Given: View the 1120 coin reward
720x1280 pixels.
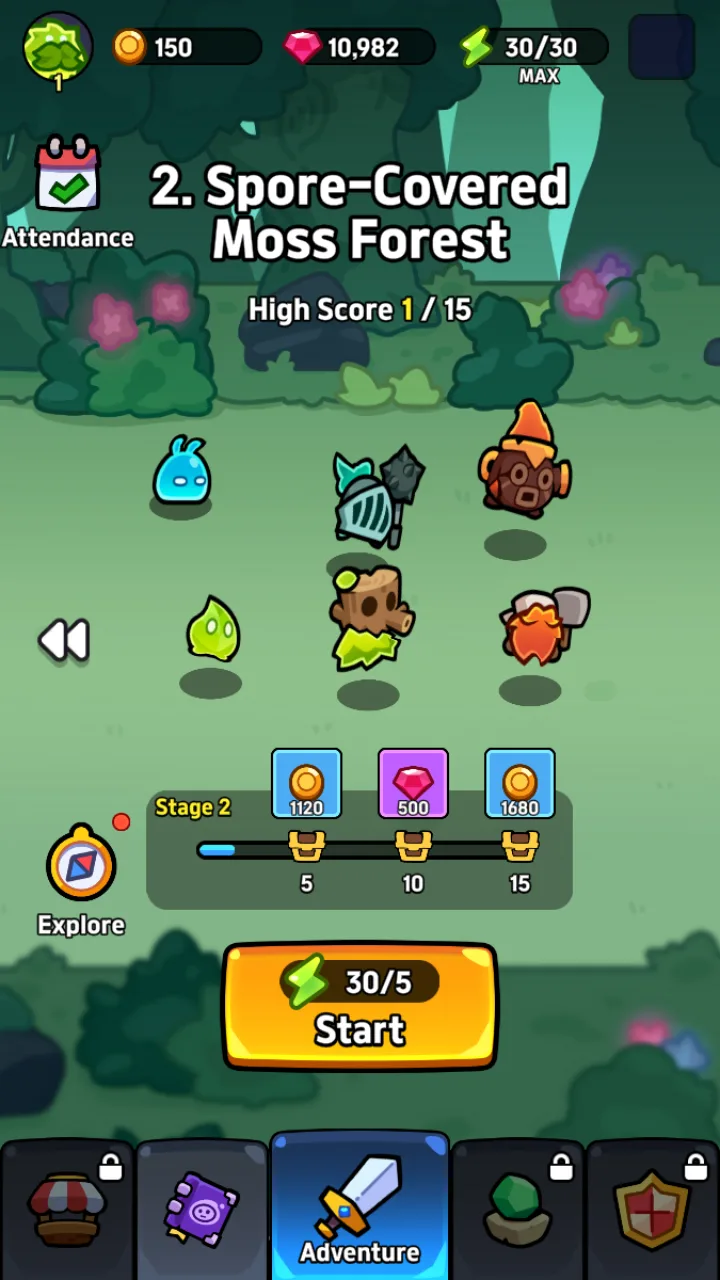Looking at the screenshot, I should pos(306,784).
